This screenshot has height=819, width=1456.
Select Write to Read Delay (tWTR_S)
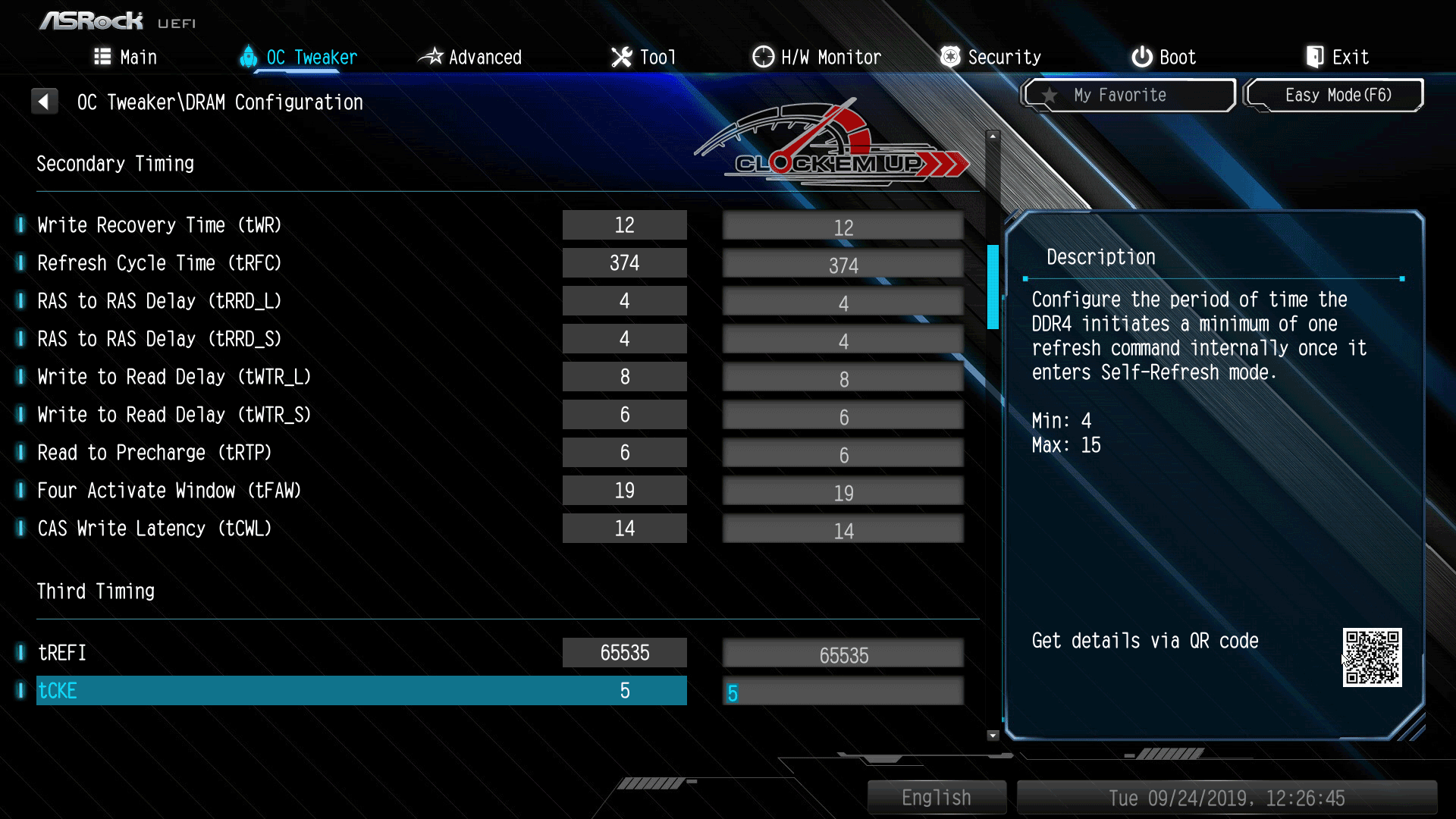click(x=174, y=415)
